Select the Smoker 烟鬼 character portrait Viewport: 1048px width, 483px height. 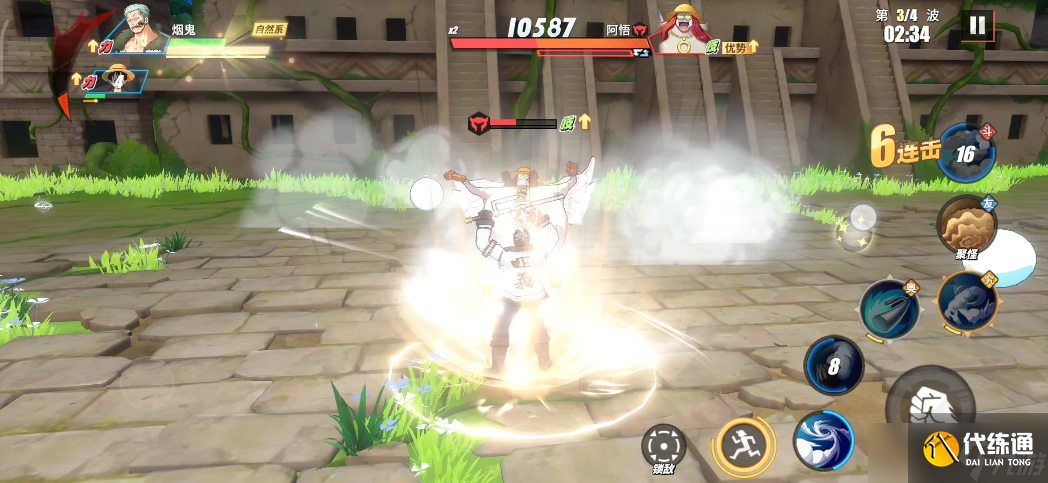[141, 29]
